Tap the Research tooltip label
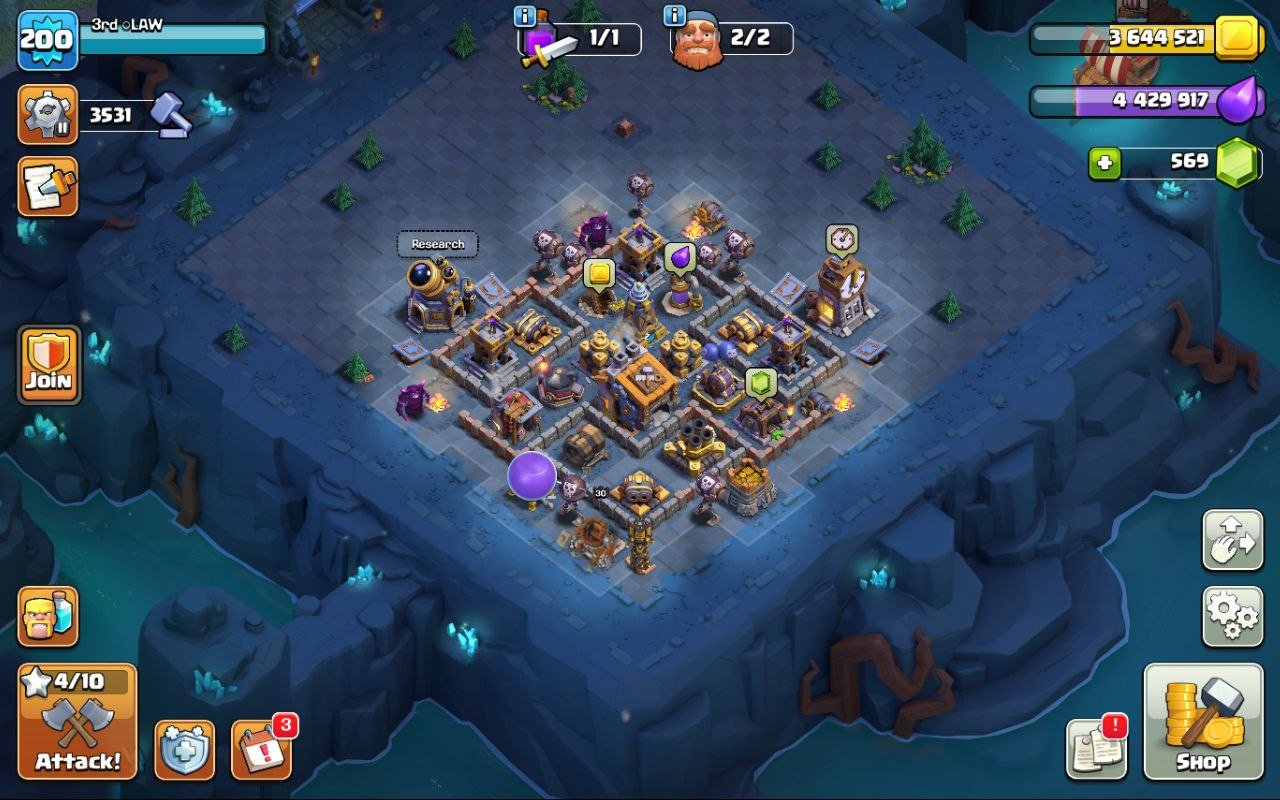 437,243
